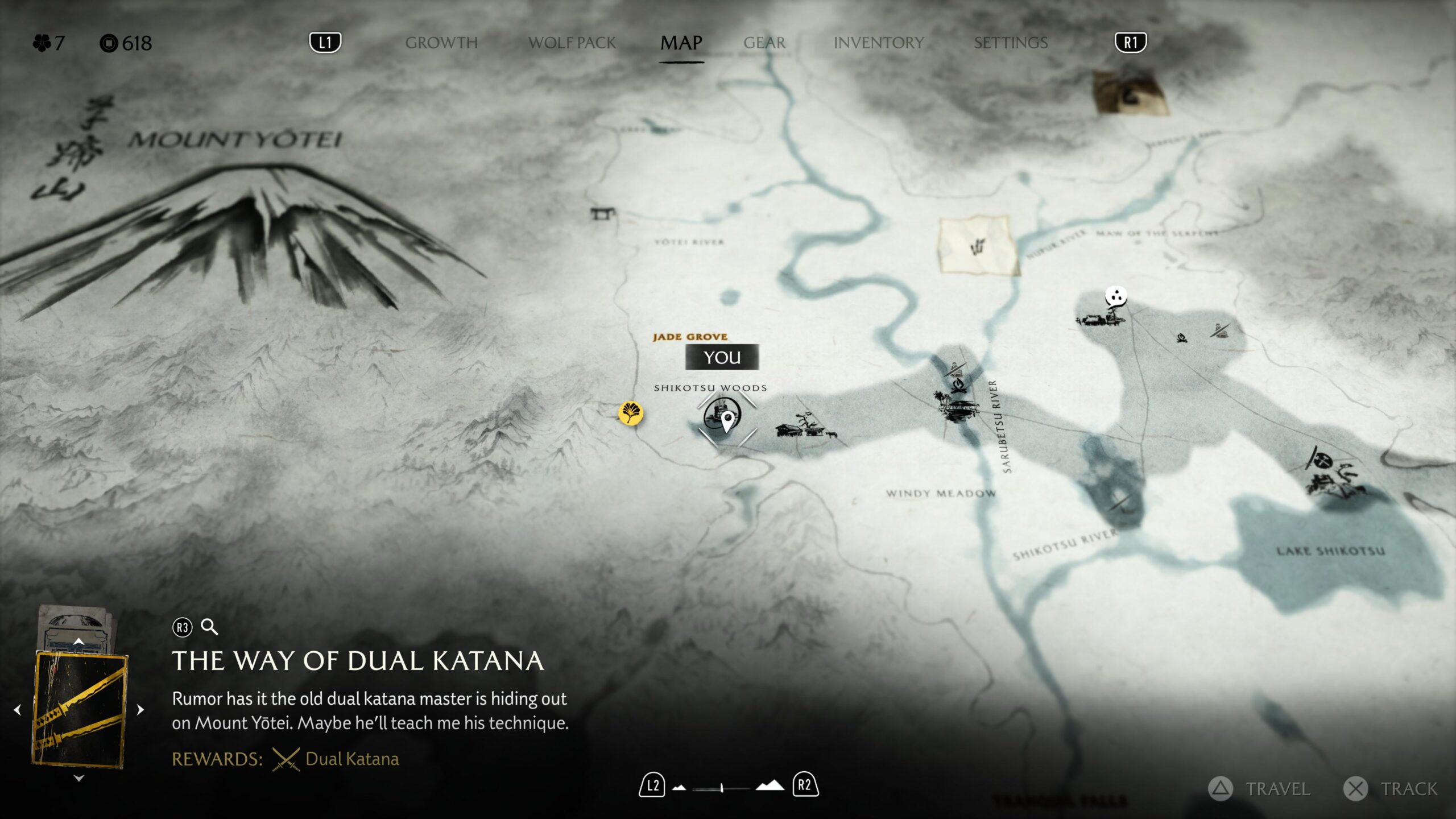
Task: Select the bonfire camp icon by Sarubetsu River
Action: 958,387
